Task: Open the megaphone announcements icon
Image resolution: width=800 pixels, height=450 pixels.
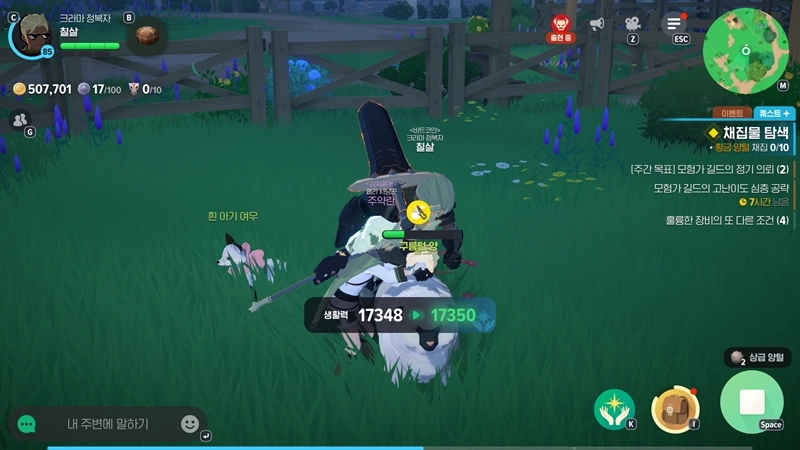Action: pyautogui.click(x=597, y=23)
